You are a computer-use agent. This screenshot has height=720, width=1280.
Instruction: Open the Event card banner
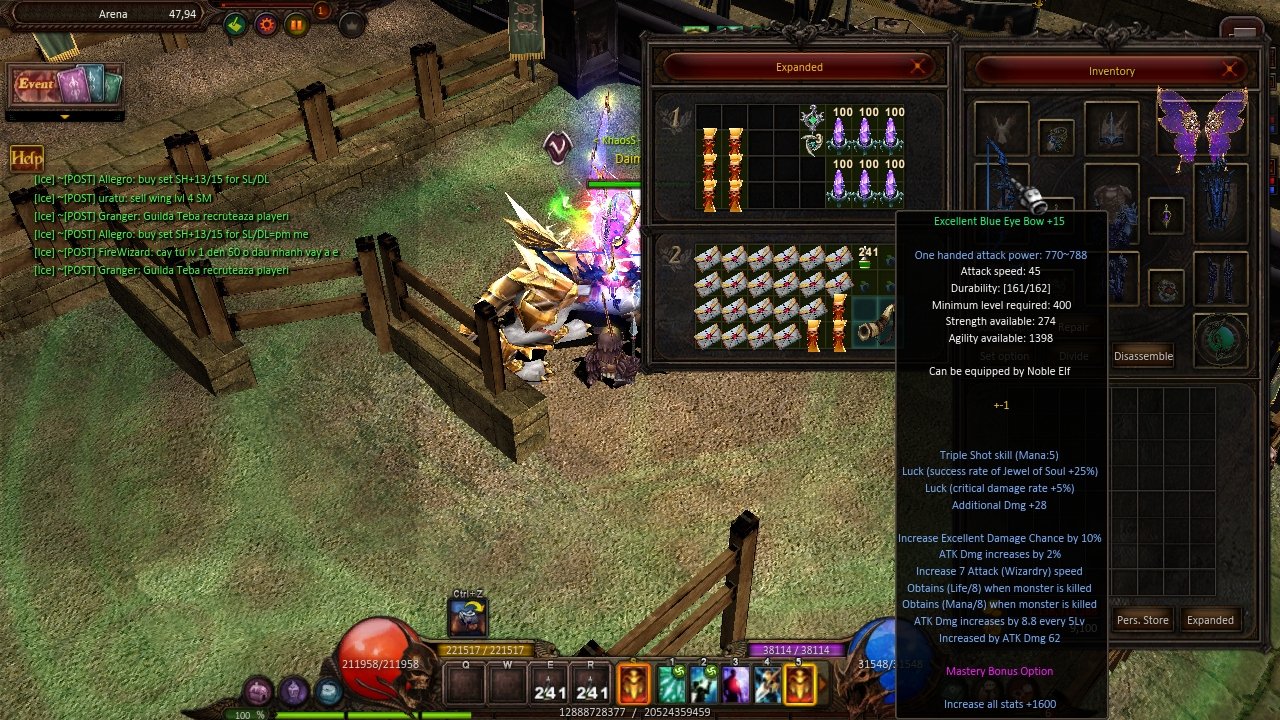[66, 85]
